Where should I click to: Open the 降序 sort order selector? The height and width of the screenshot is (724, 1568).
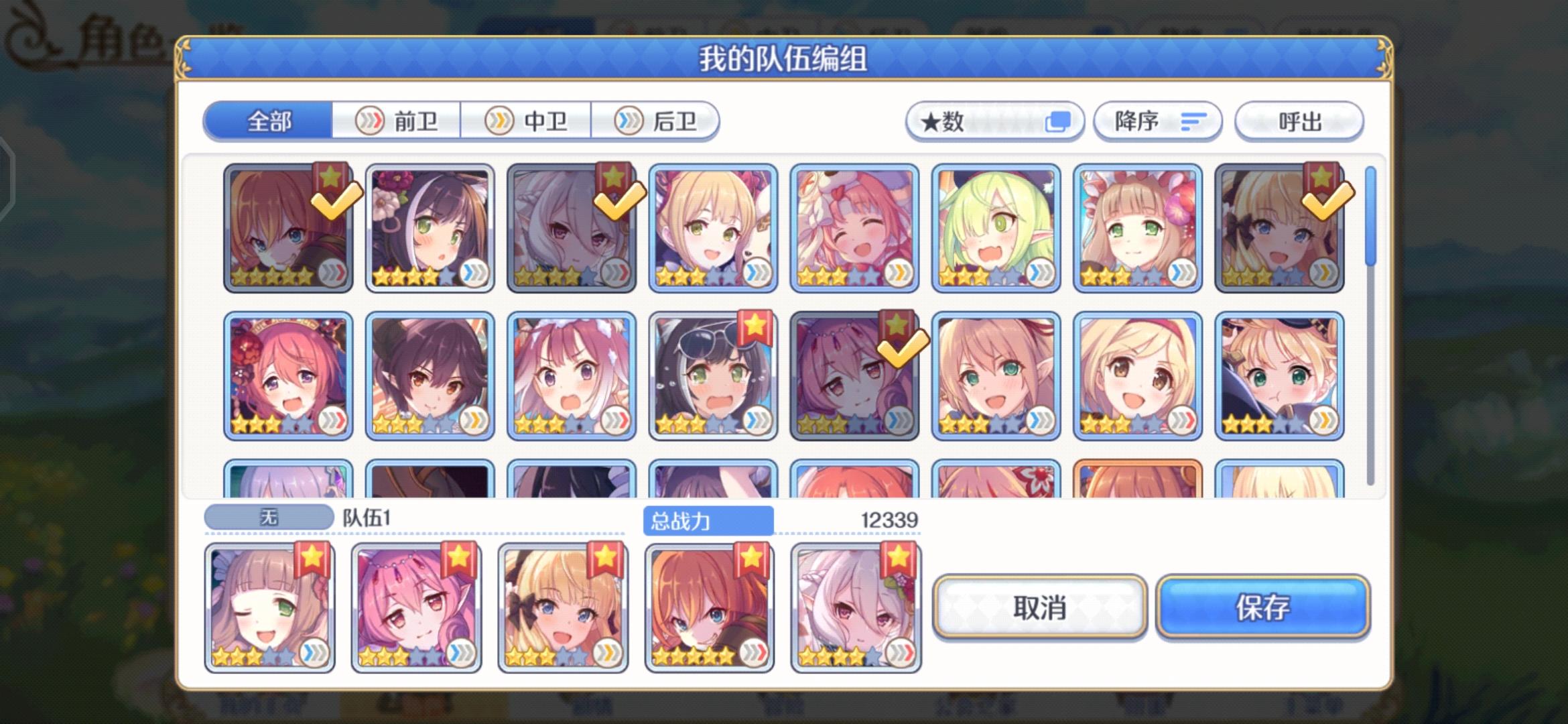pos(1153,121)
